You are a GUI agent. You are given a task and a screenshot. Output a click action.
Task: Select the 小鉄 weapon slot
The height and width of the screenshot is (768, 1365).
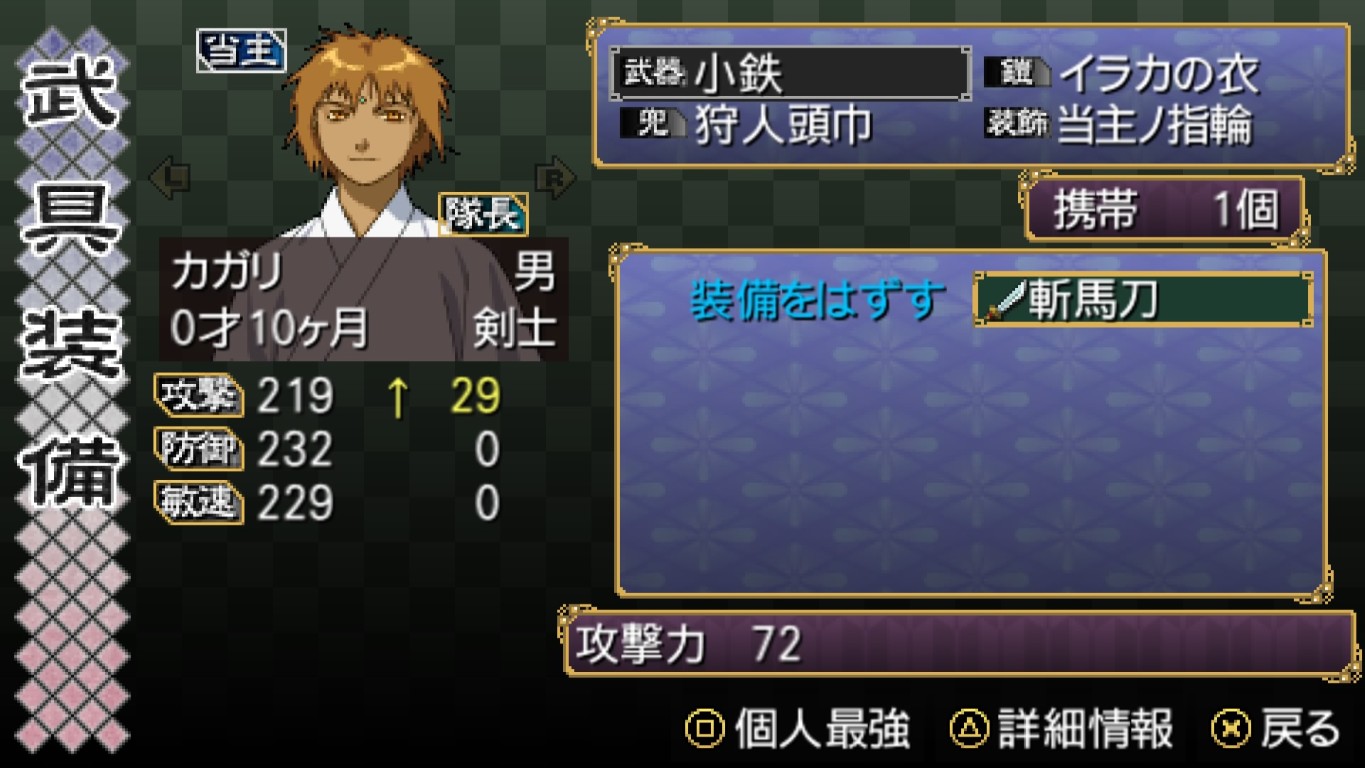[790, 74]
